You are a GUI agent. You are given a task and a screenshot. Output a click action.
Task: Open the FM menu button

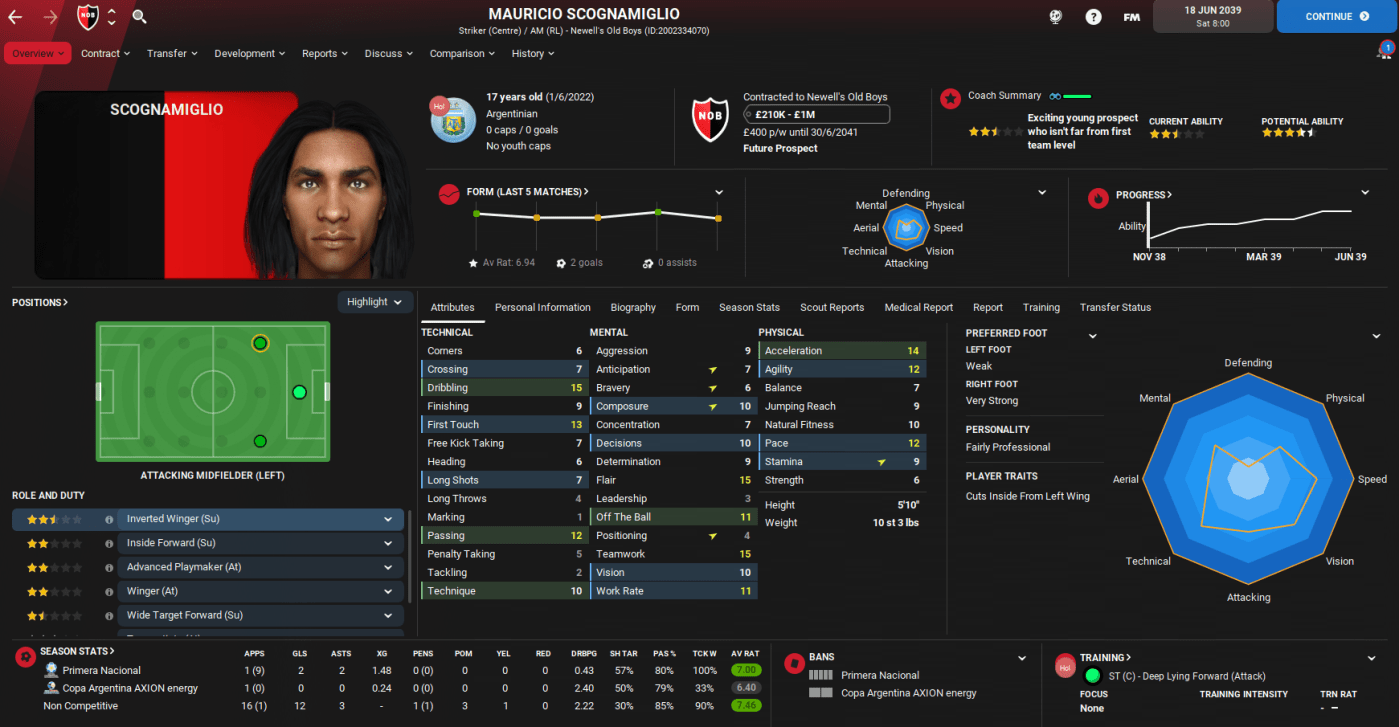pos(1131,16)
